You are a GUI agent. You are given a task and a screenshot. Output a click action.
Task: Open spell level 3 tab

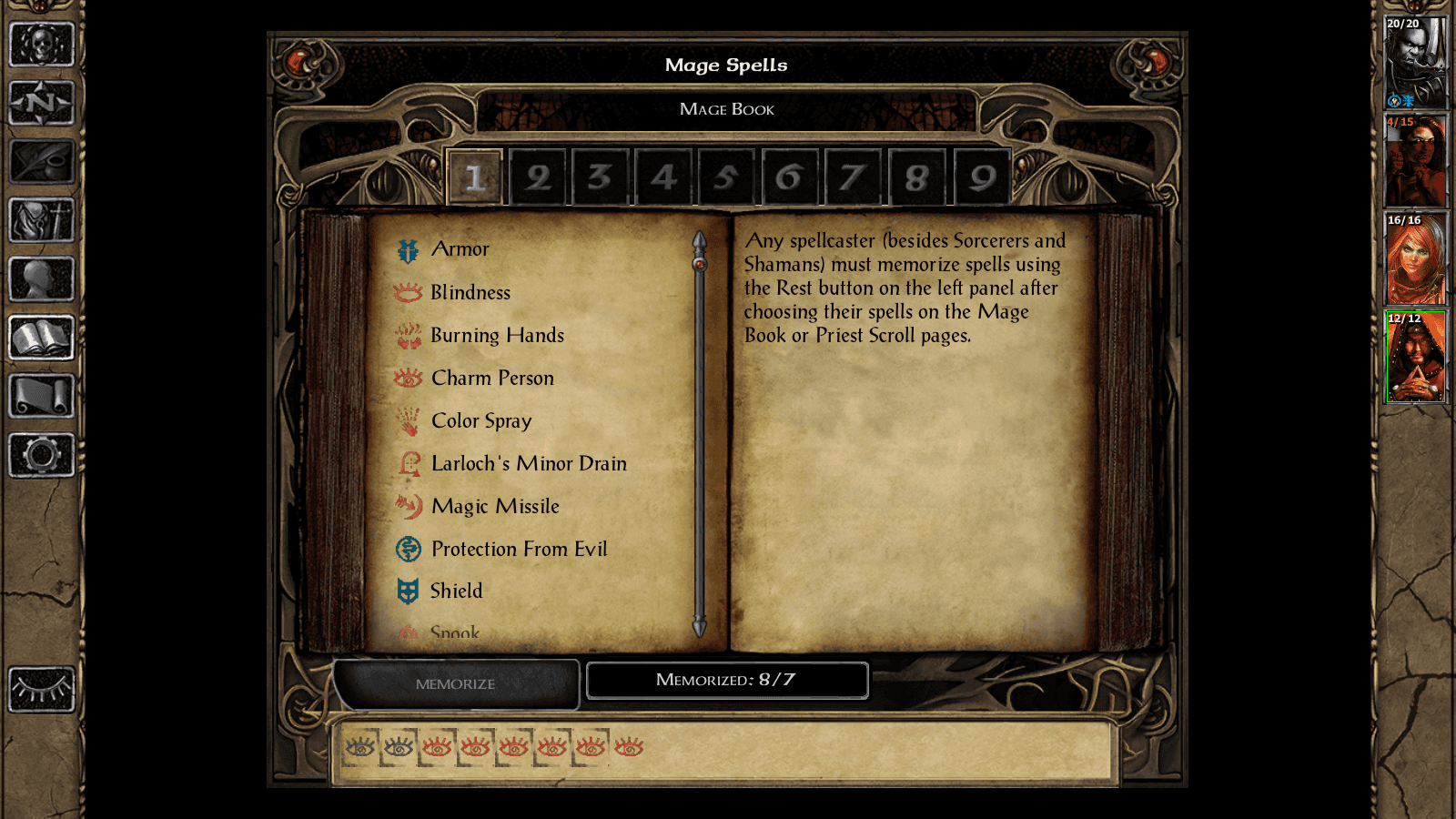pyautogui.click(x=601, y=177)
